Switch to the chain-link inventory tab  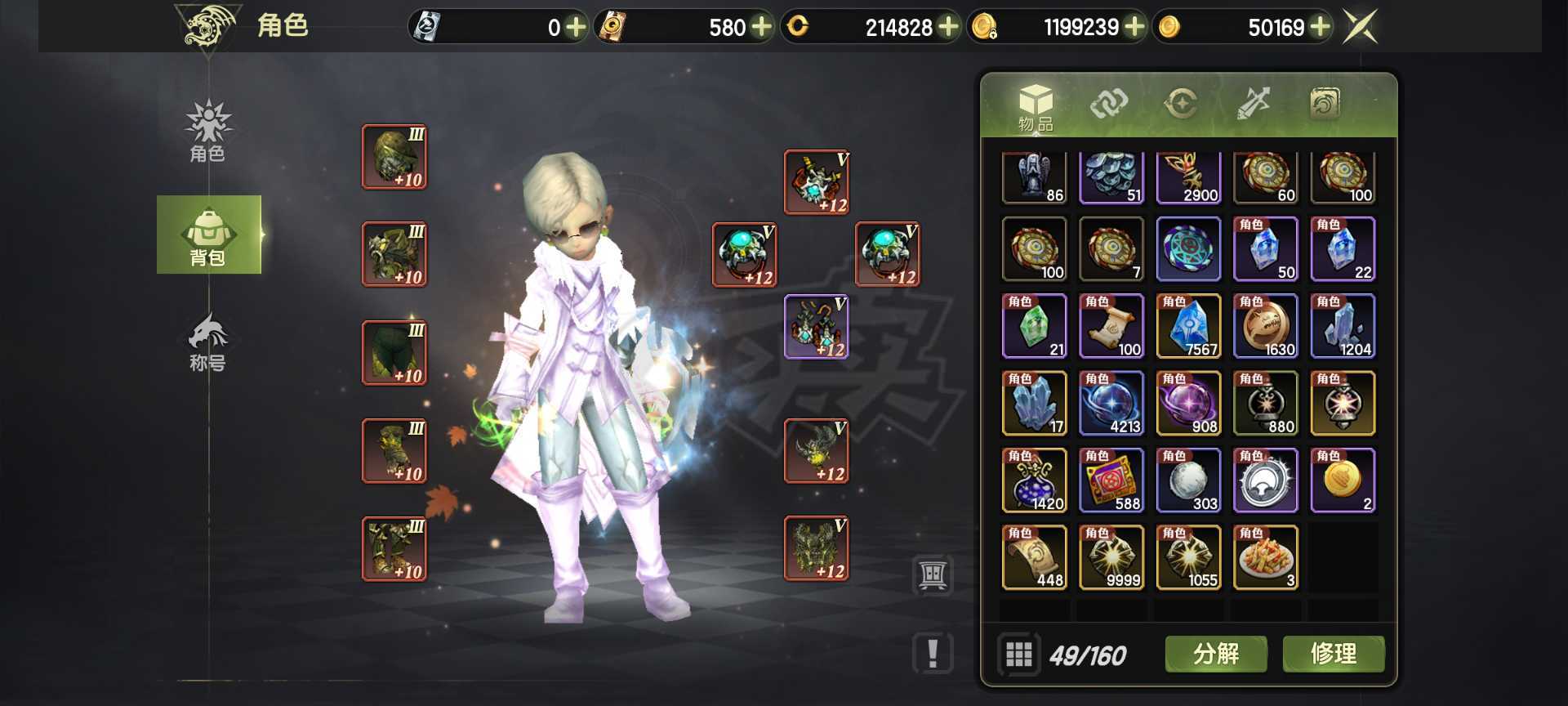coord(1108,104)
